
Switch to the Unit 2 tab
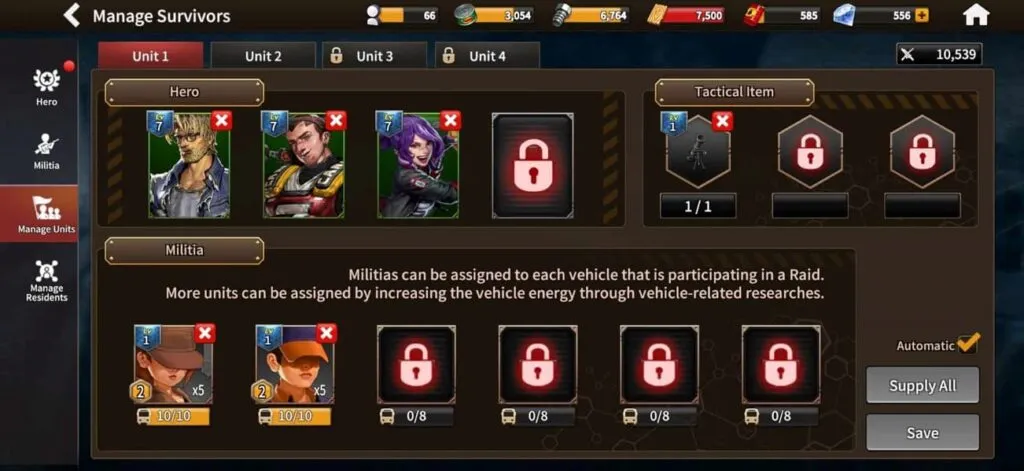263,56
